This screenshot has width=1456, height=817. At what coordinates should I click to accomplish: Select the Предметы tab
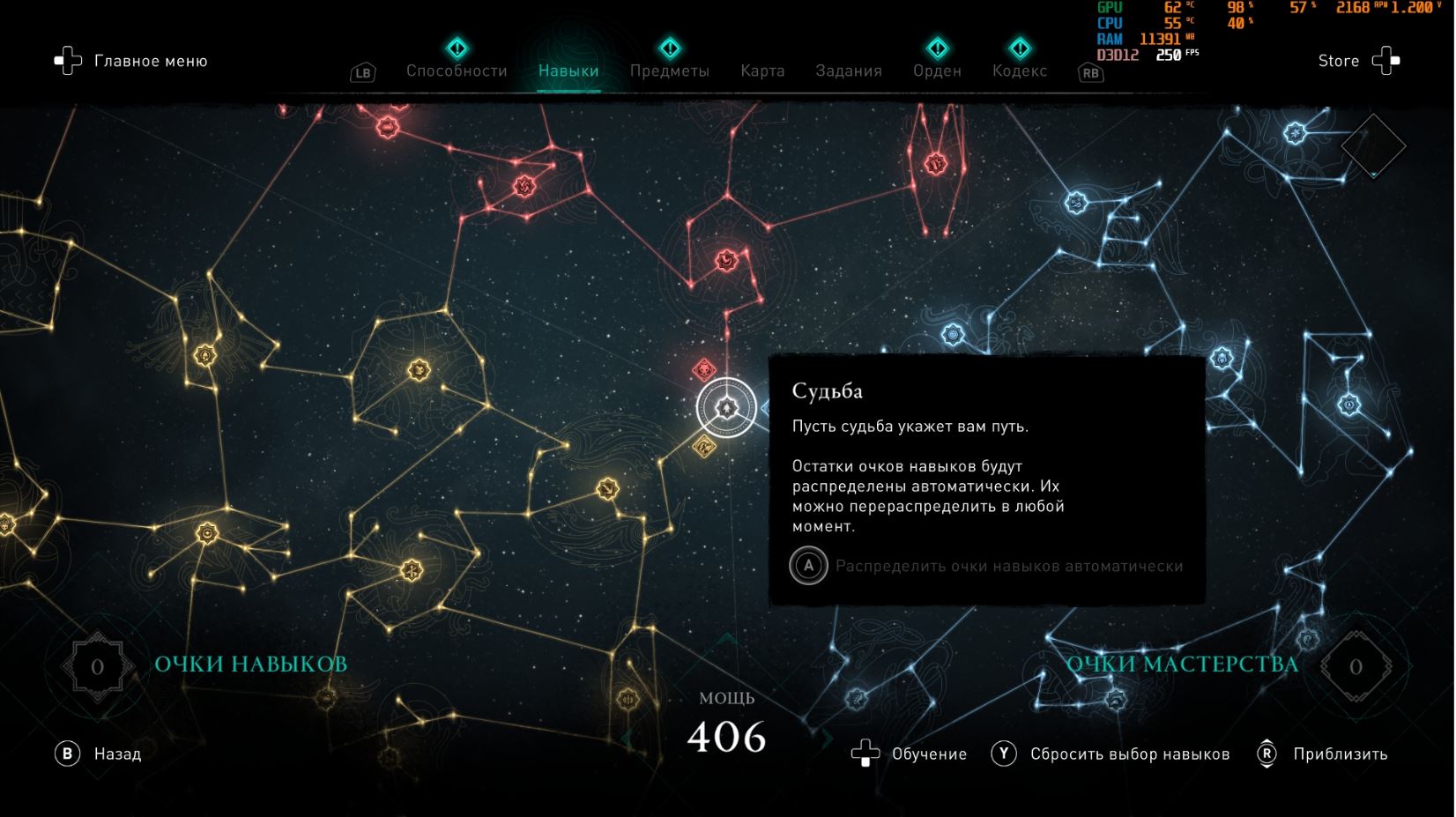pos(669,71)
